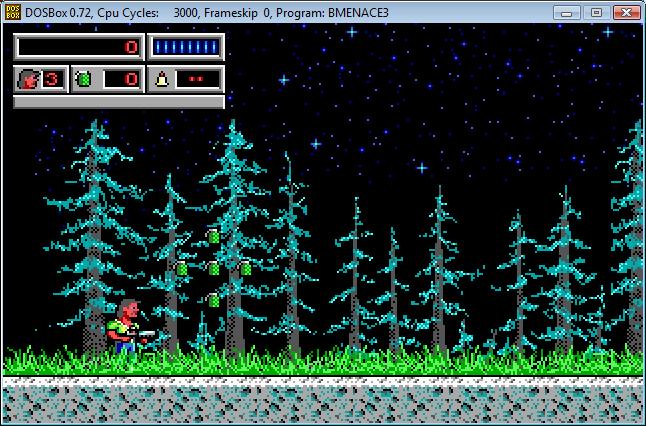
Task: Click the yellow bell-shaped icon in the HUD
Action: point(160,78)
